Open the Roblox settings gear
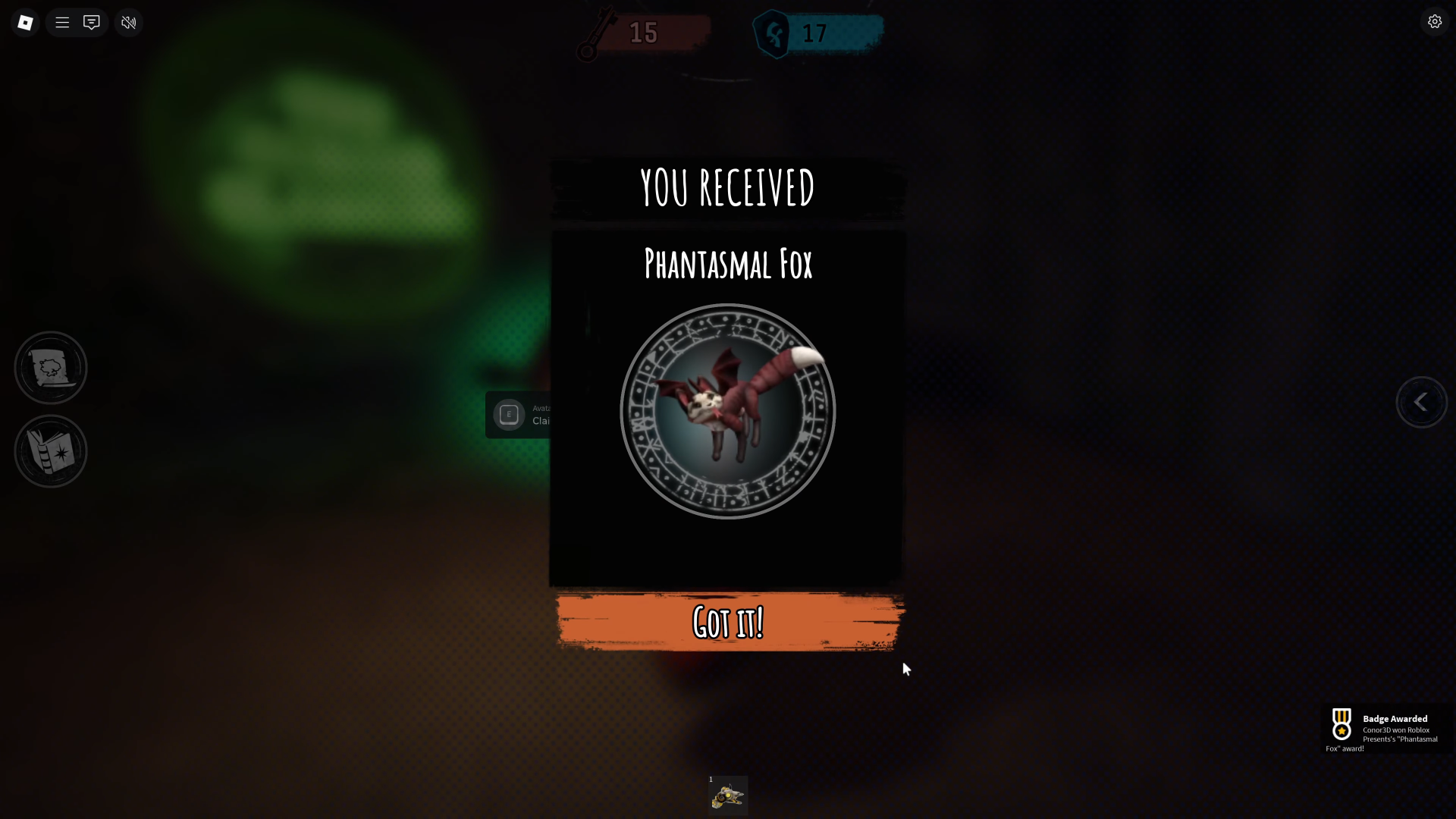This screenshot has height=819, width=1456. [x=1435, y=21]
